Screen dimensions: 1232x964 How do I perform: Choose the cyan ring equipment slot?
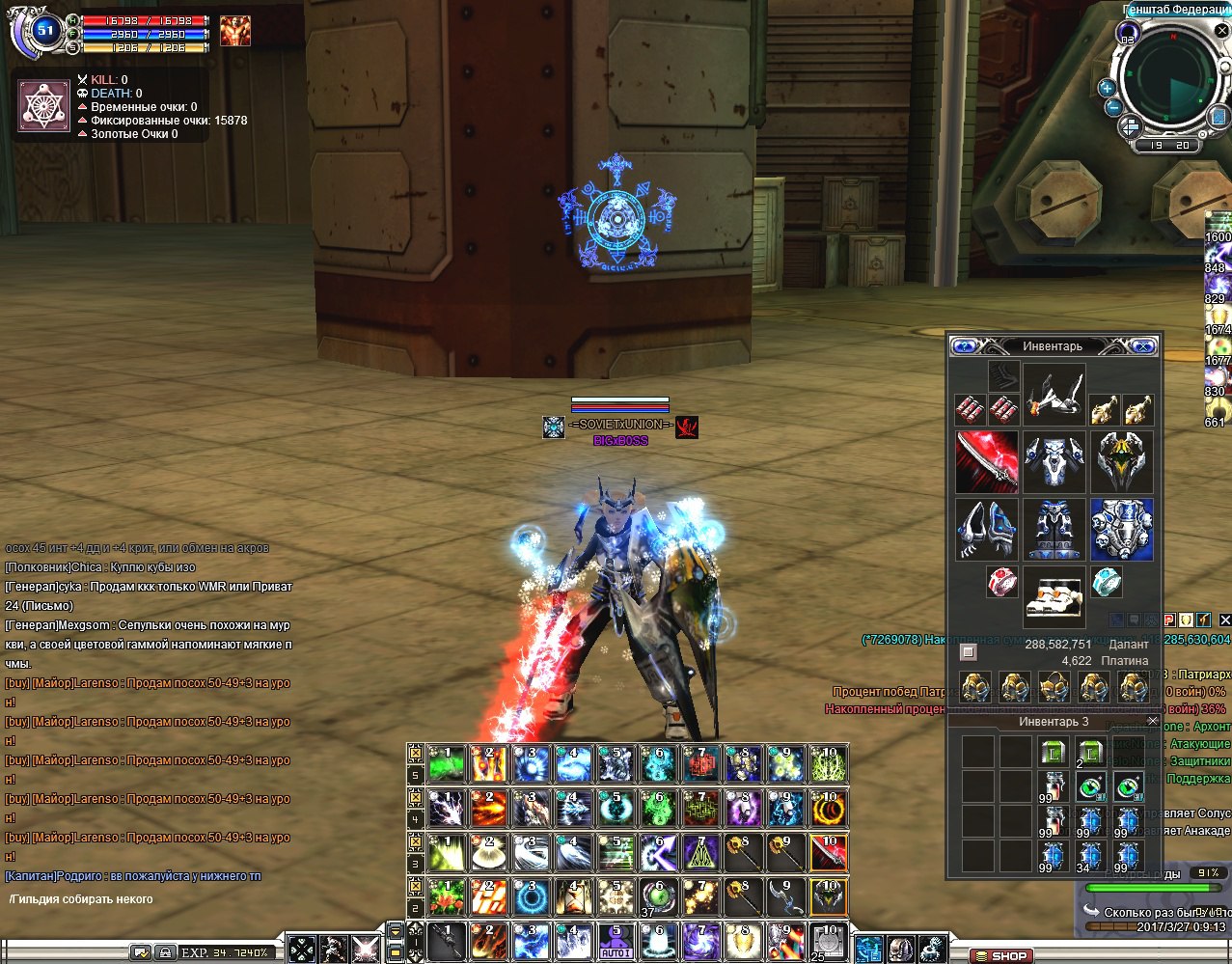coord(1107,582)
